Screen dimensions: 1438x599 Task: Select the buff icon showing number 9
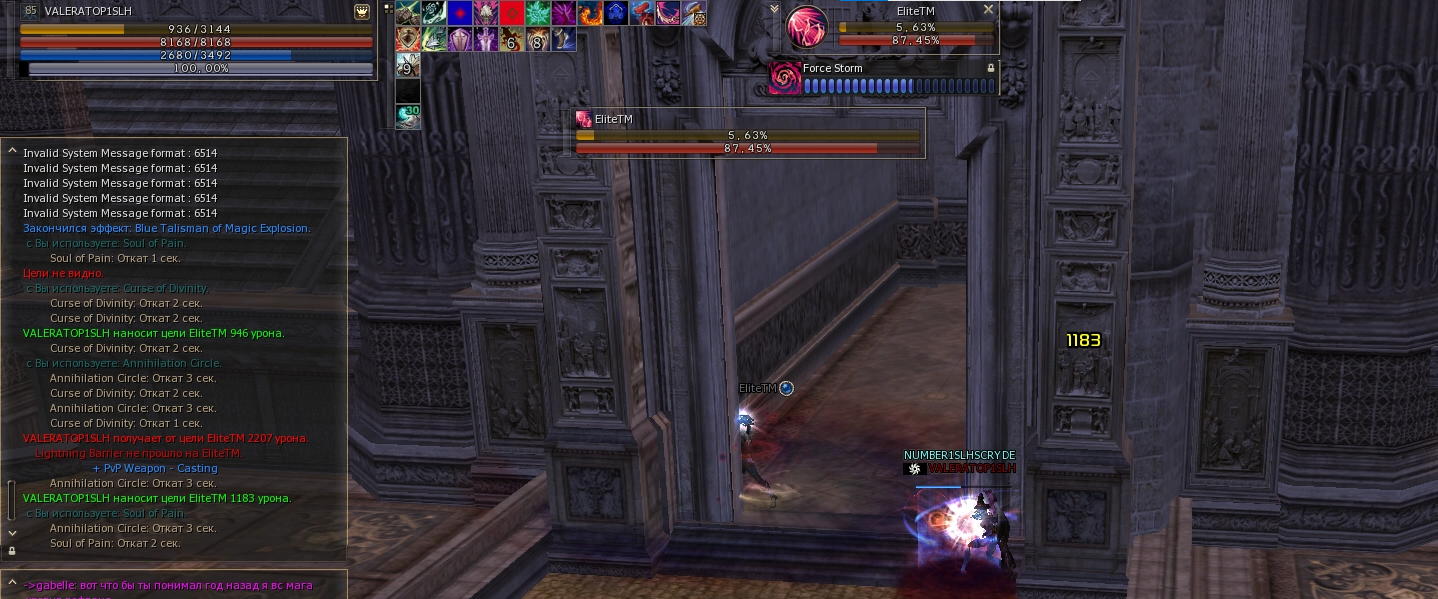coord(408,65)
